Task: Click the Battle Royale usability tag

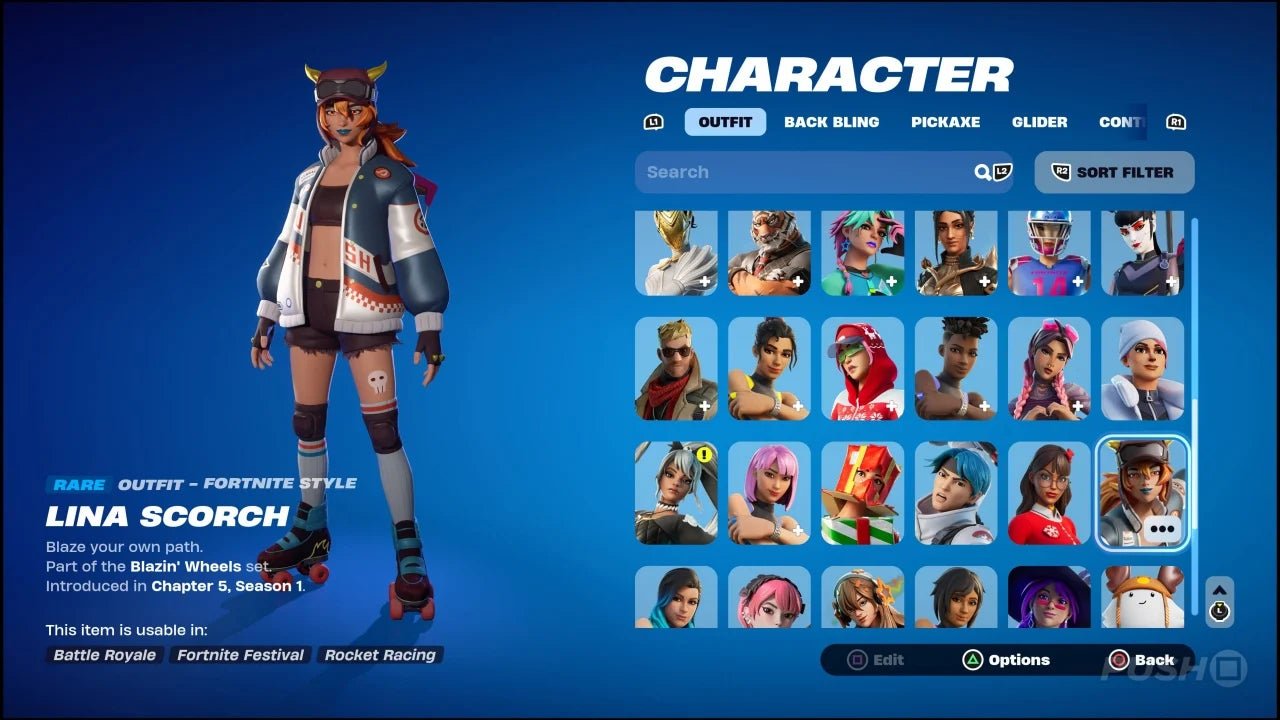Action: pos(104,655)
